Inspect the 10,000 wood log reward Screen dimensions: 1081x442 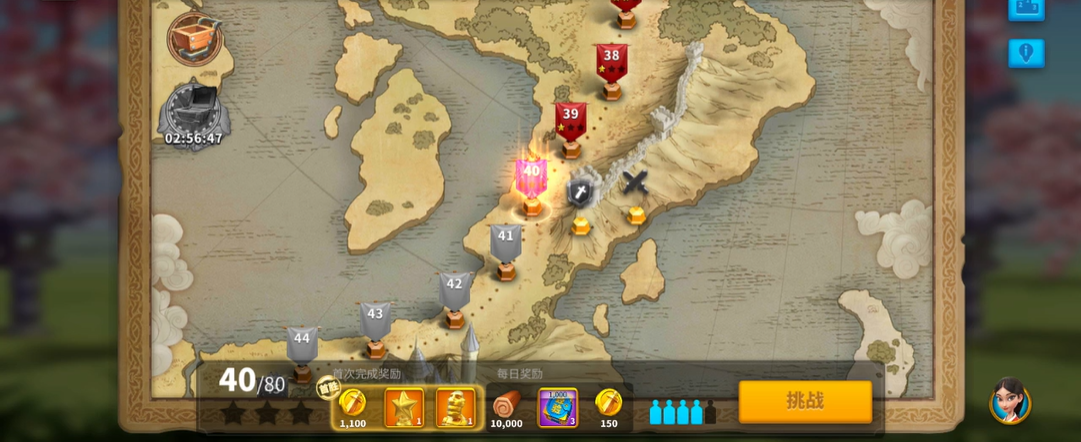[506, 406]
